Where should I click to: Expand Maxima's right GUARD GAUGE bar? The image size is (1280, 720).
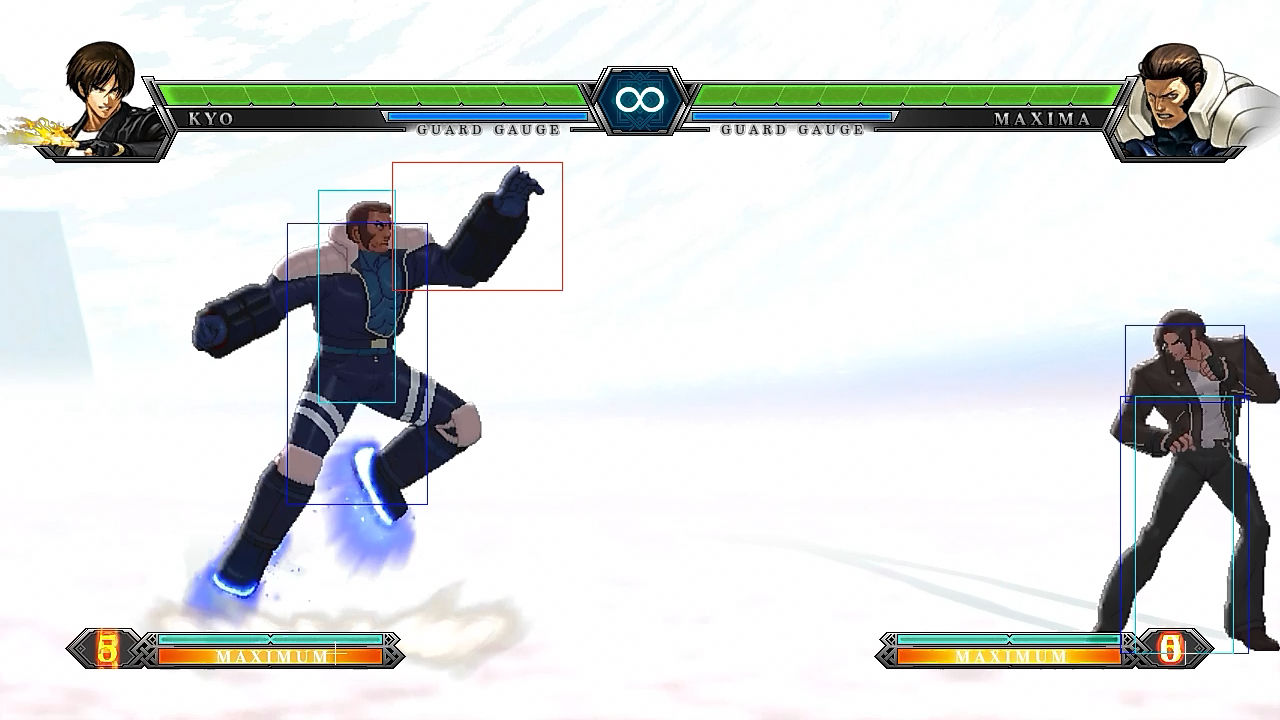click(x=793, y=117)
